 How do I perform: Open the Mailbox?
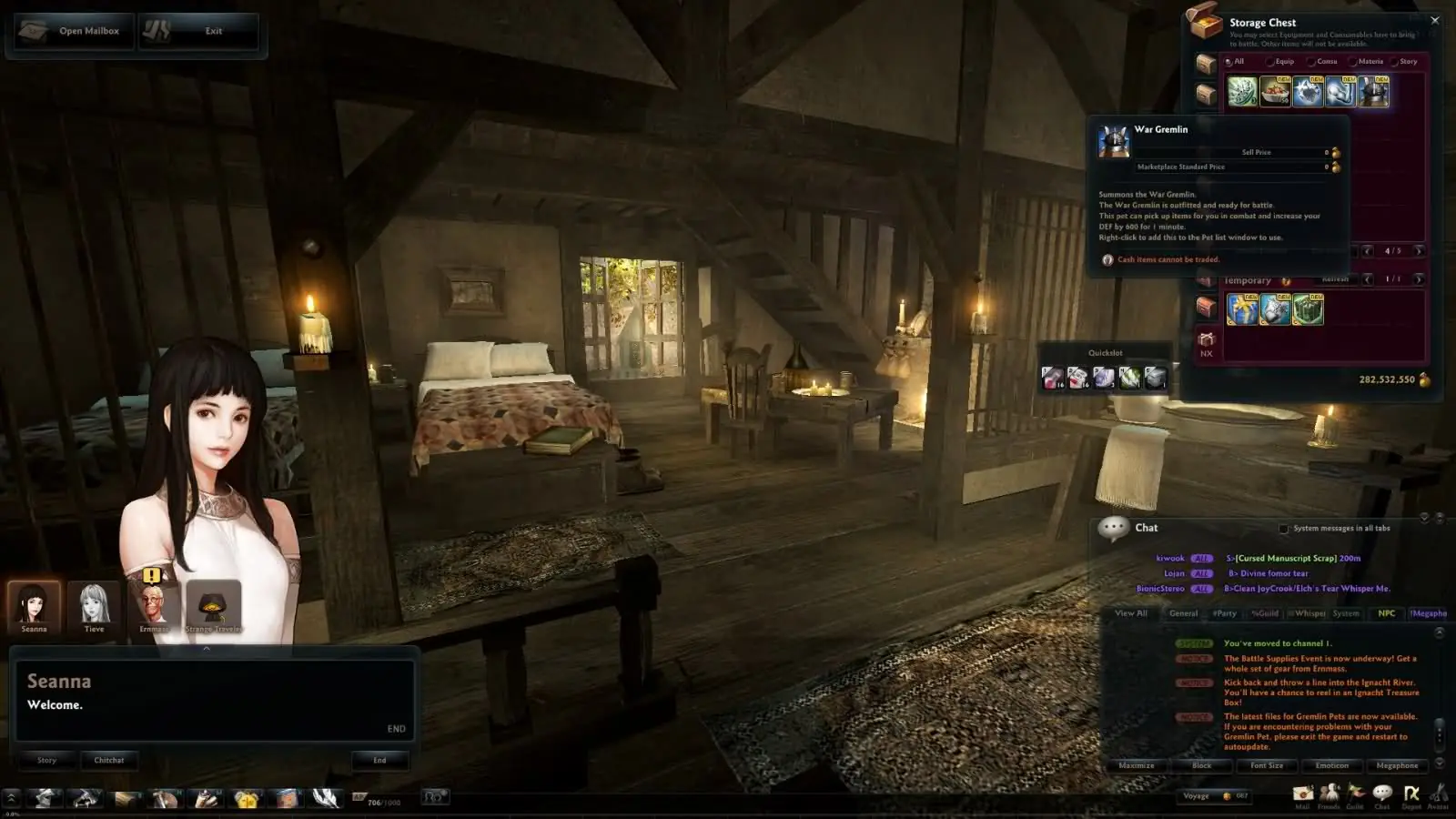[74, 31]
